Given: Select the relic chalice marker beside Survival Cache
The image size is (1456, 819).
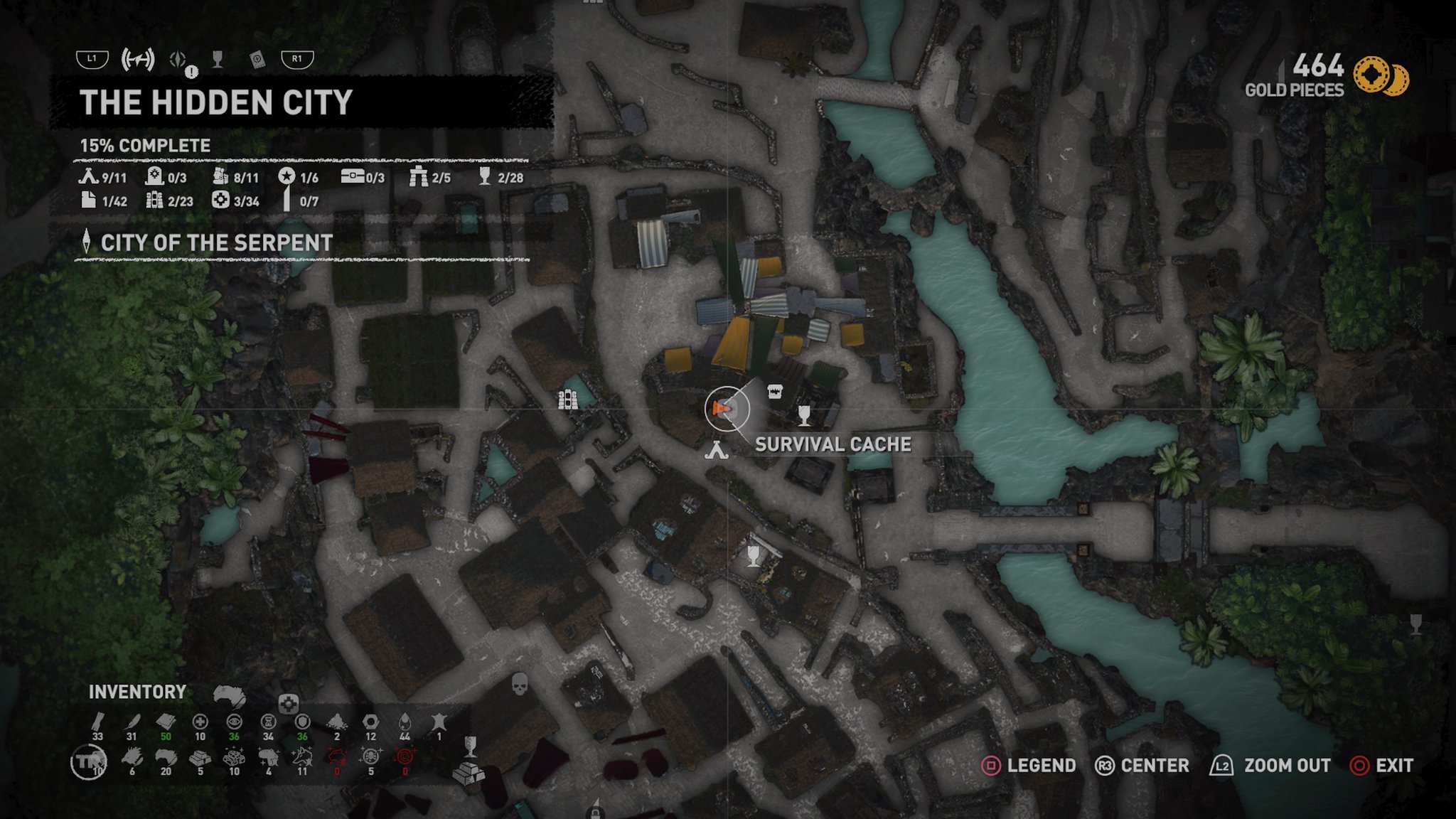Looking at the screenshot, I should pos(804,414).
